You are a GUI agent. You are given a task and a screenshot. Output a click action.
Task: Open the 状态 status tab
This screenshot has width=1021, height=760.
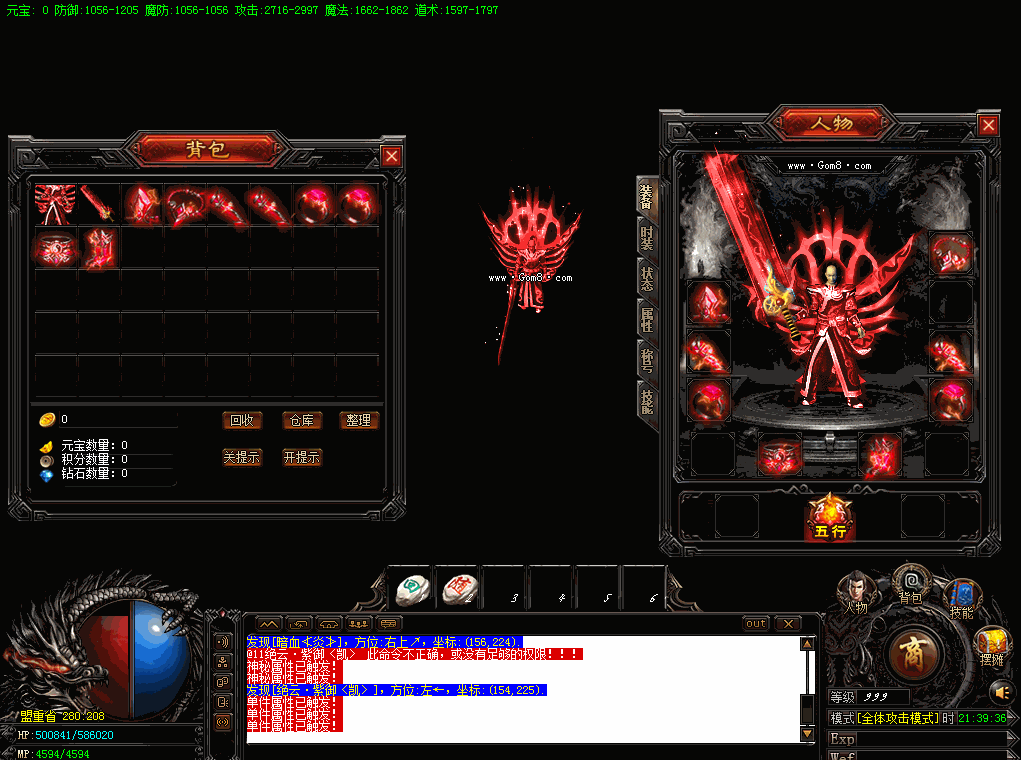pyautogui.click(x=648, y=279)
